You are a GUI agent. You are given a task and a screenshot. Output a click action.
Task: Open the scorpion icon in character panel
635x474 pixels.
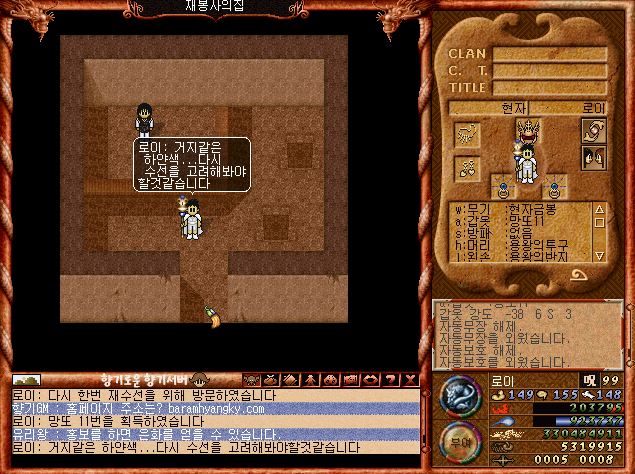point(467,133)
